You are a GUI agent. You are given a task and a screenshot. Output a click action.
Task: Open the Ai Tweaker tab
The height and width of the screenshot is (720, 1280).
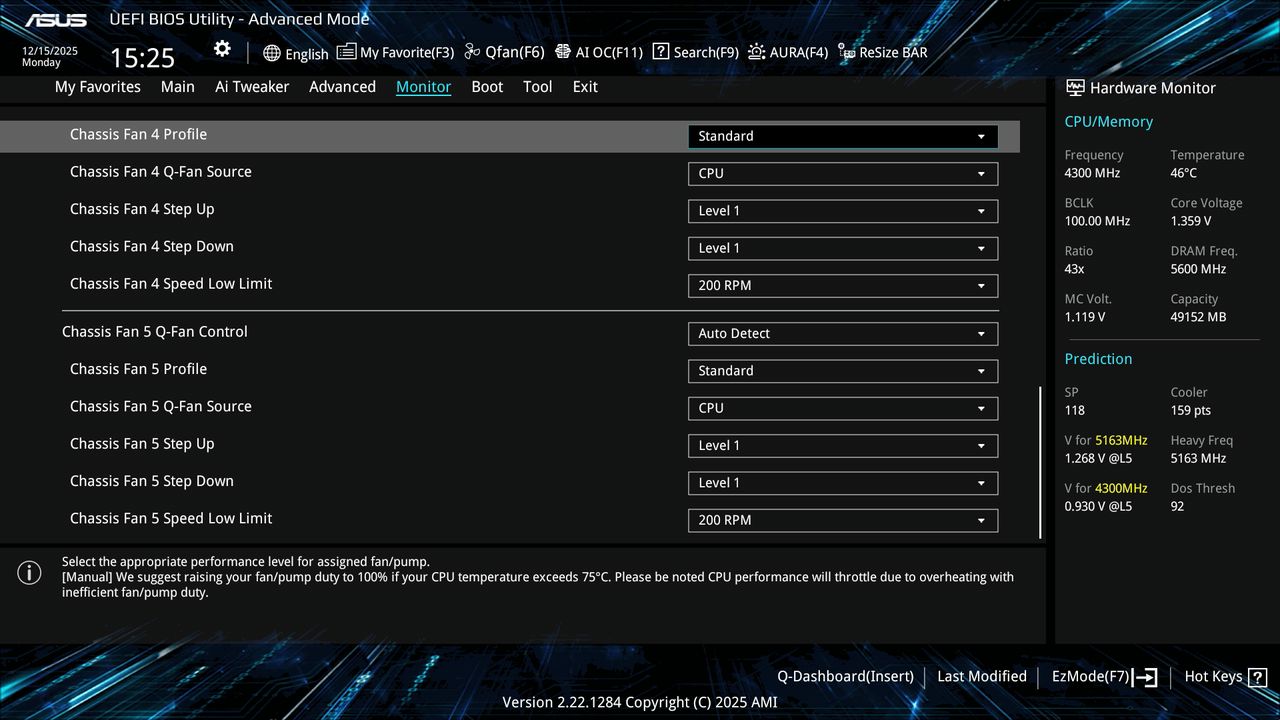point(251,87)
